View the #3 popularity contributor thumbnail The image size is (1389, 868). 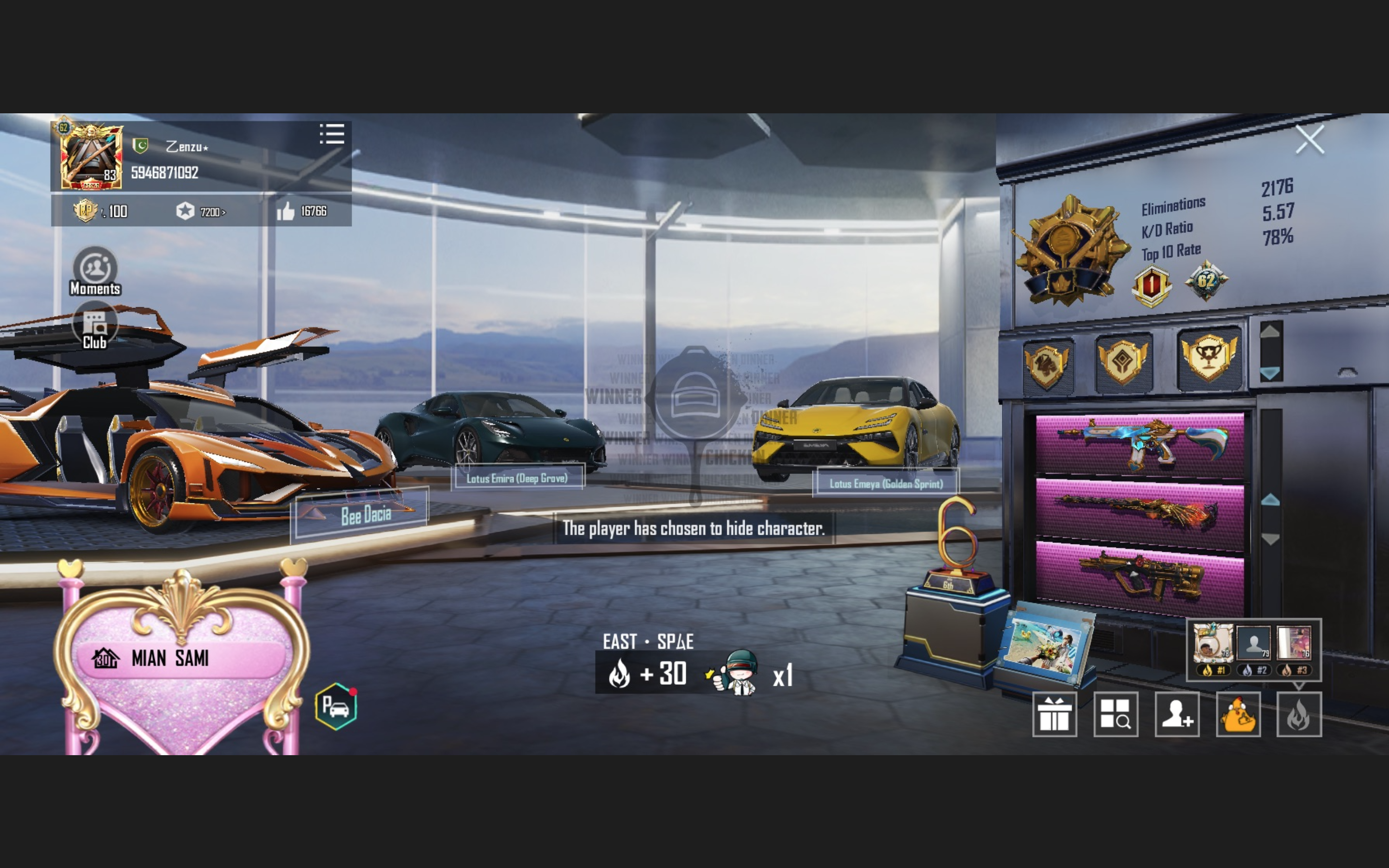click(x=1294, y=644)
